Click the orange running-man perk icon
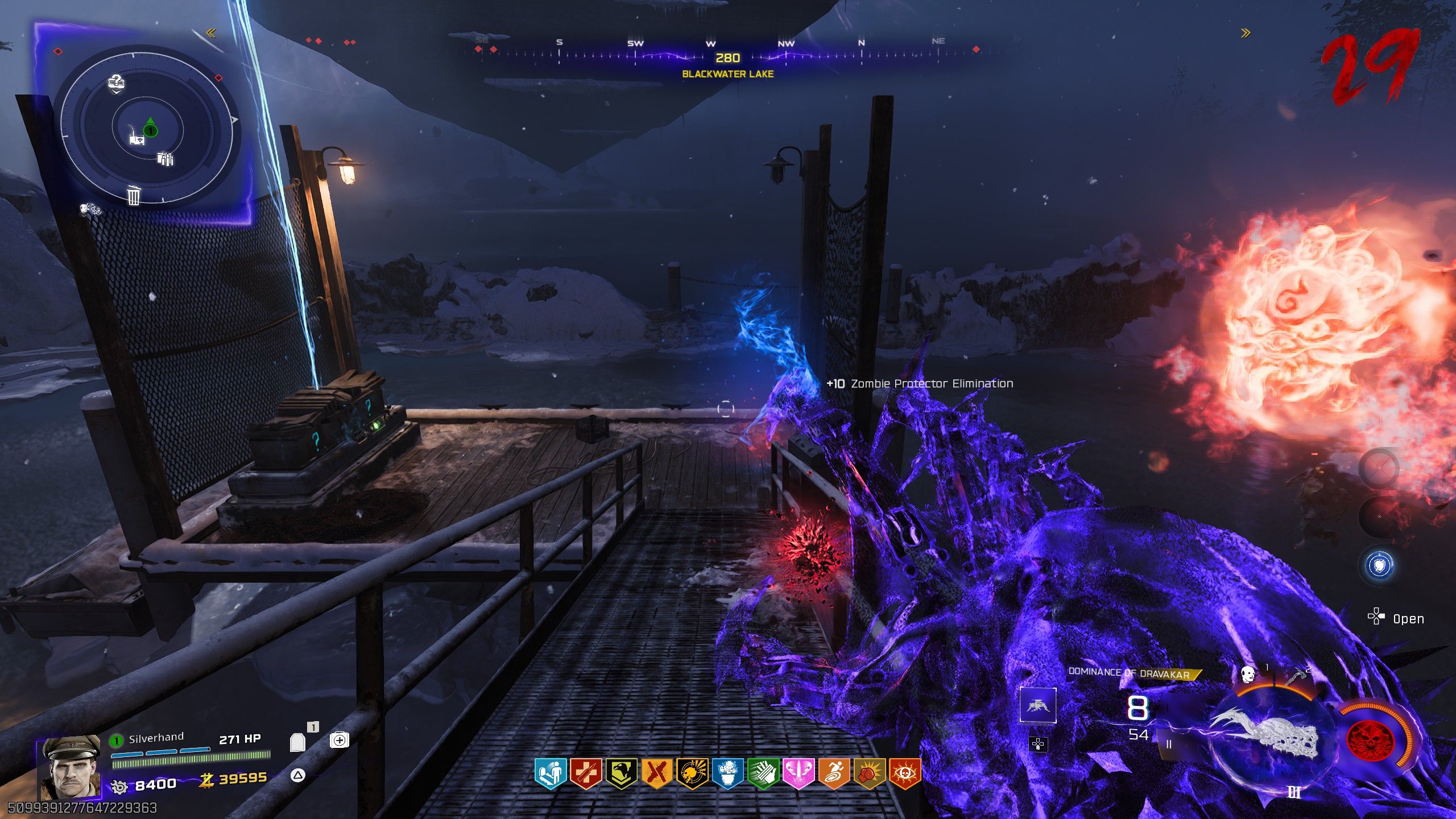The image size is (1456, 819). point(833,774)
